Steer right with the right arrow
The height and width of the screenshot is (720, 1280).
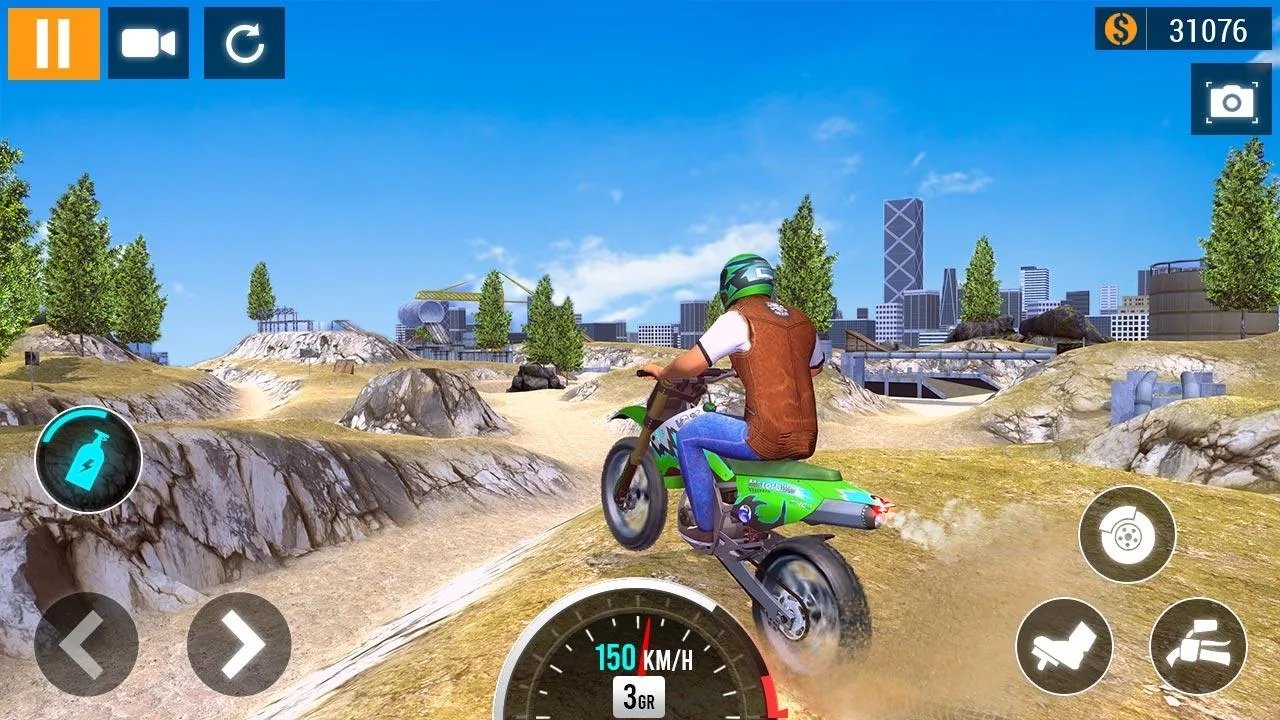tap(239, 644)
